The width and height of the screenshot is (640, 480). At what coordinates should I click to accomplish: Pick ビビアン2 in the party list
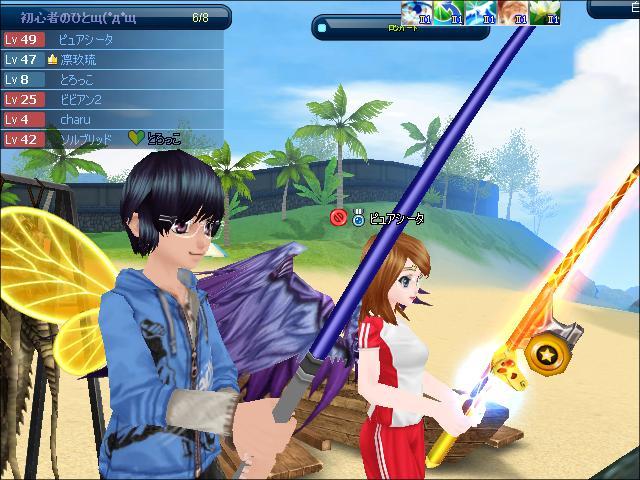tap(110, 100)
